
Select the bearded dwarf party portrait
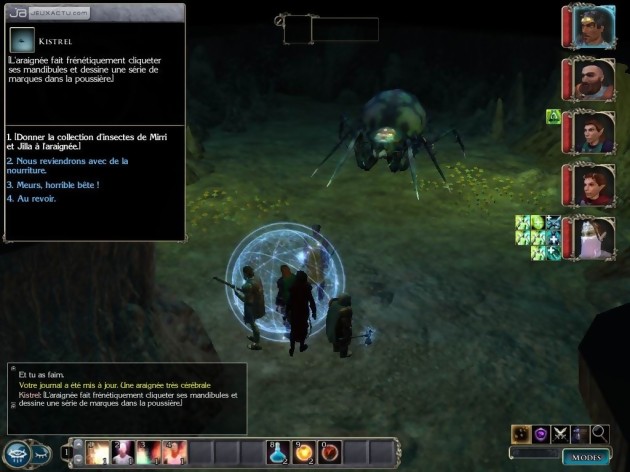(x=594, y=79)
